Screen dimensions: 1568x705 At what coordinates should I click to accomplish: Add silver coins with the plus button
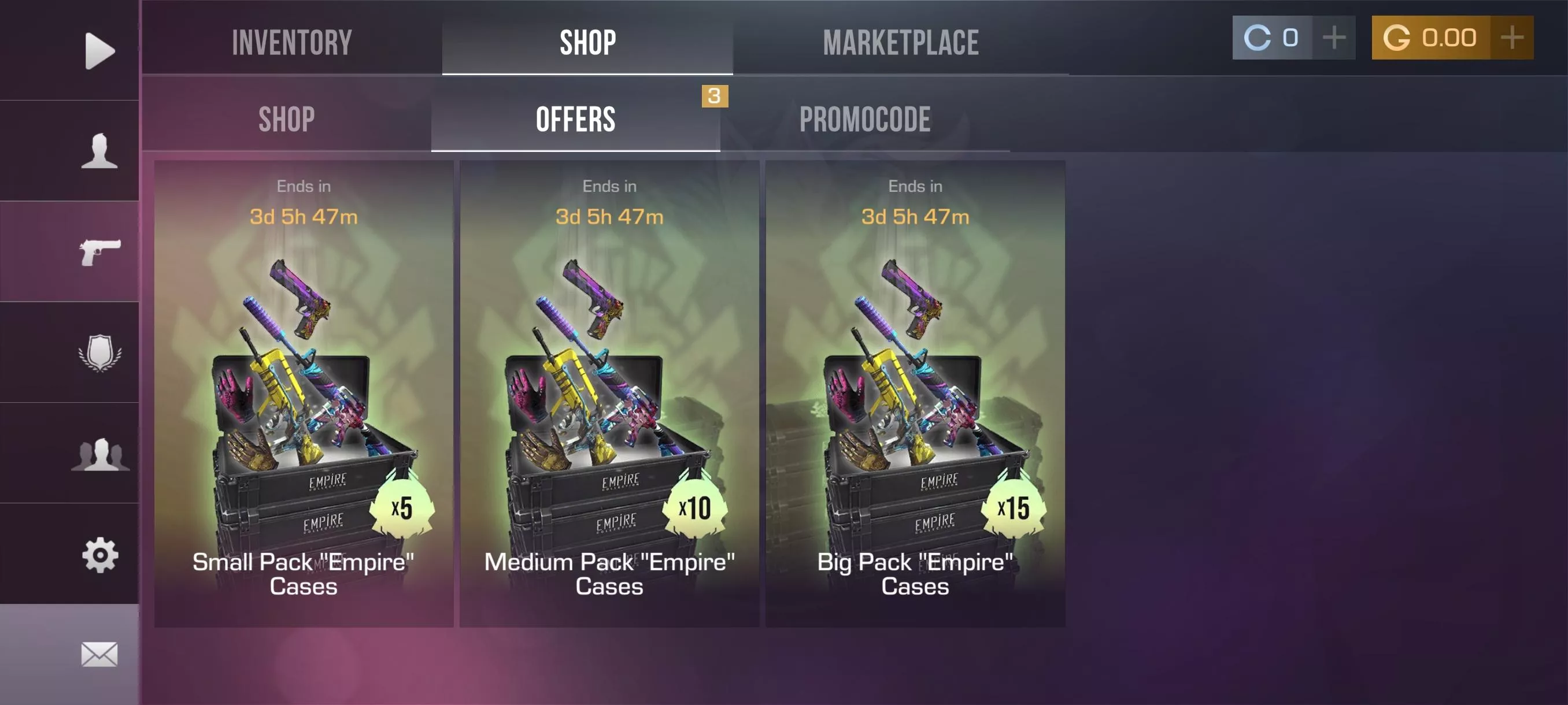pyautogui.click(x=1334, y=38)
